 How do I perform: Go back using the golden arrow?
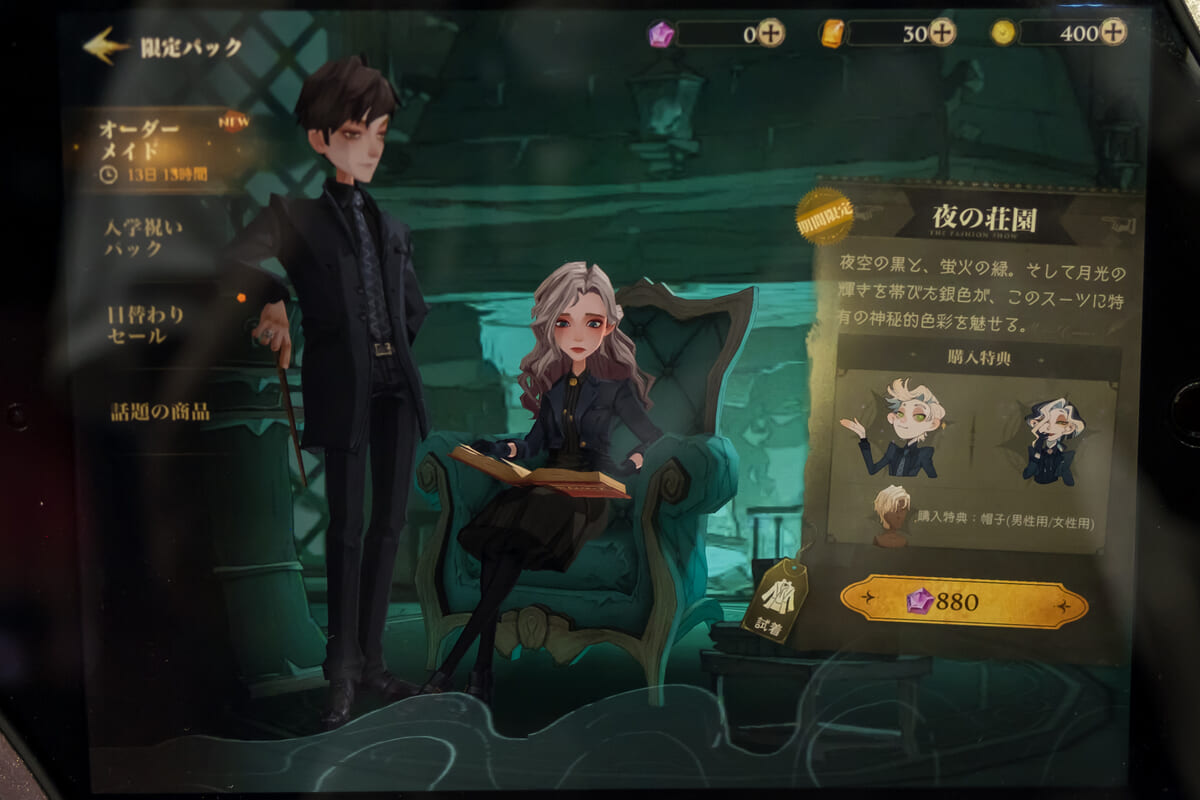click(107, 45)
